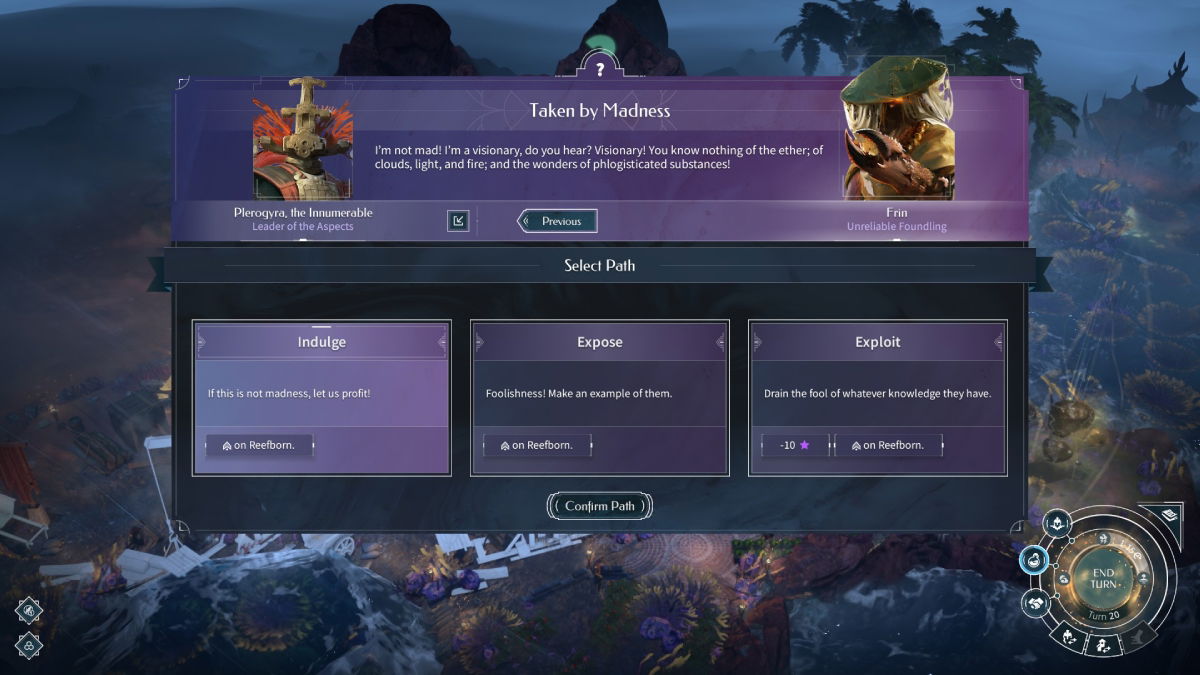Go back with the Previous button
The image size is (1200, 675).
(560, 221)
